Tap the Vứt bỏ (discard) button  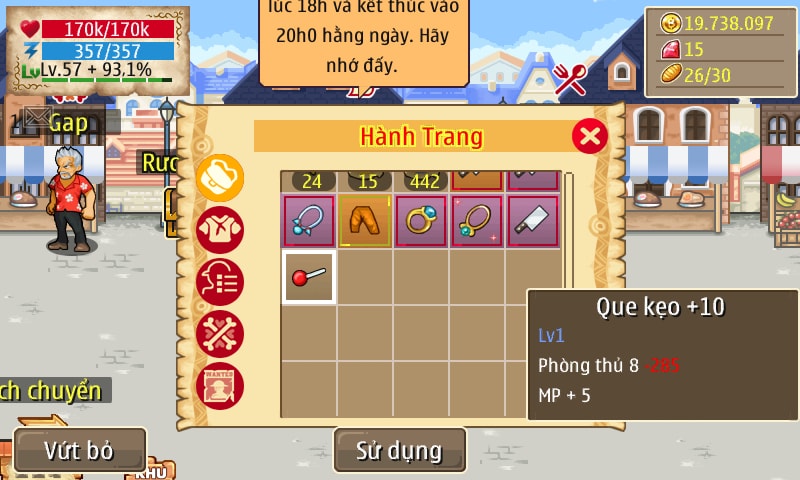(x=80, y=450)
